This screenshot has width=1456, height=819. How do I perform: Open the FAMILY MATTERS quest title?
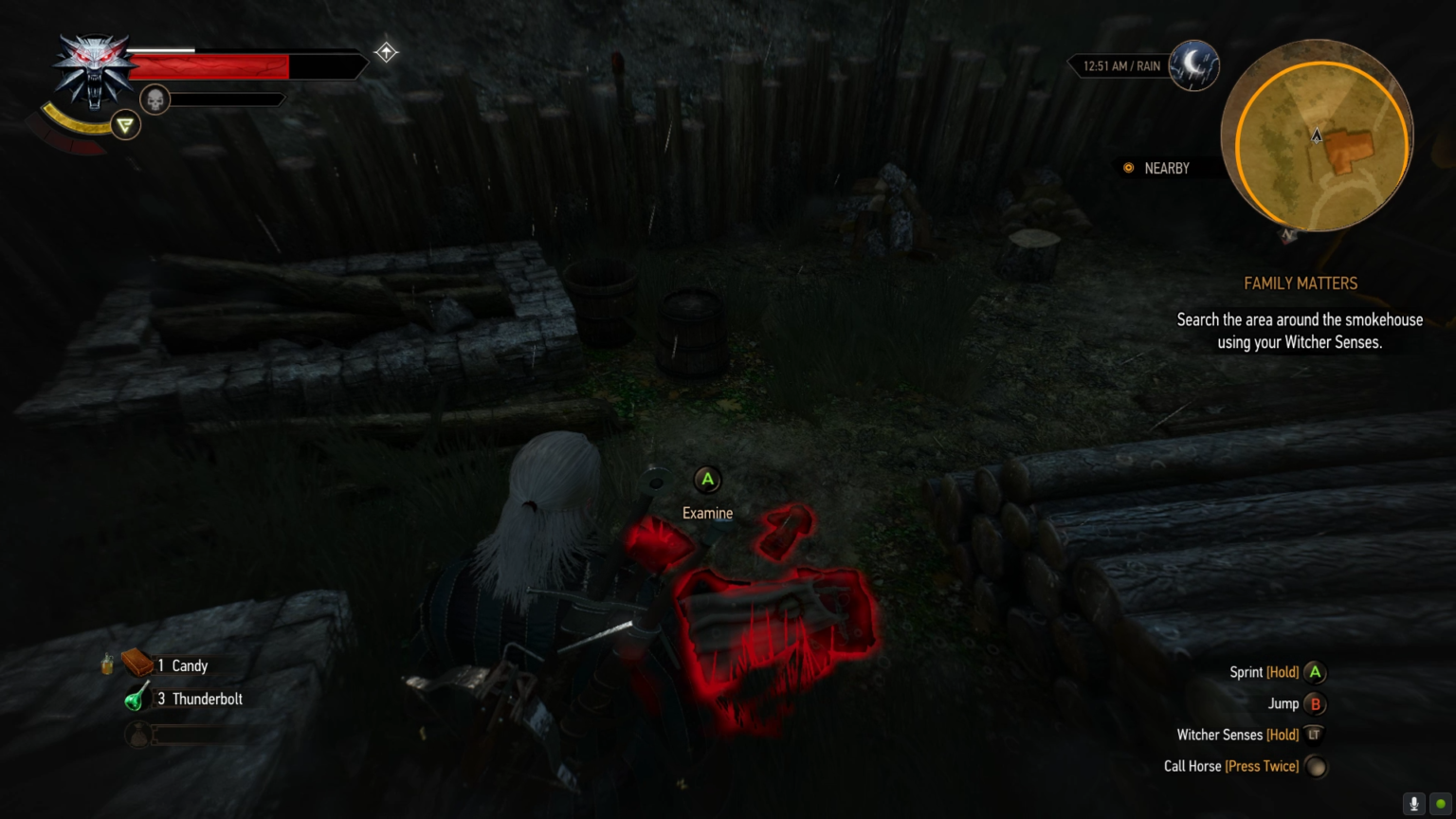1300,283
